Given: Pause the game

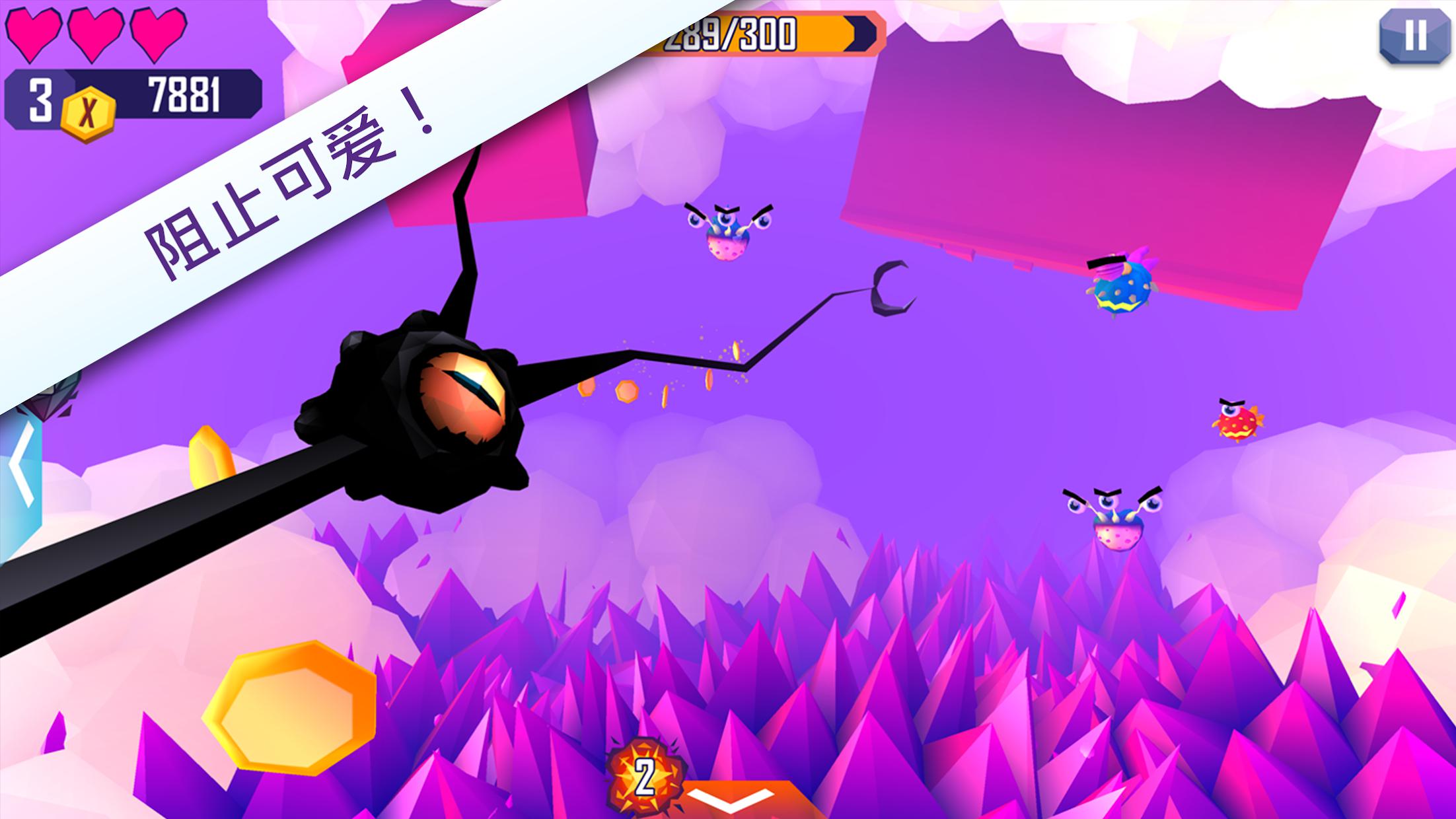Looking at the screenshot, I should [x=1414, y=36].
